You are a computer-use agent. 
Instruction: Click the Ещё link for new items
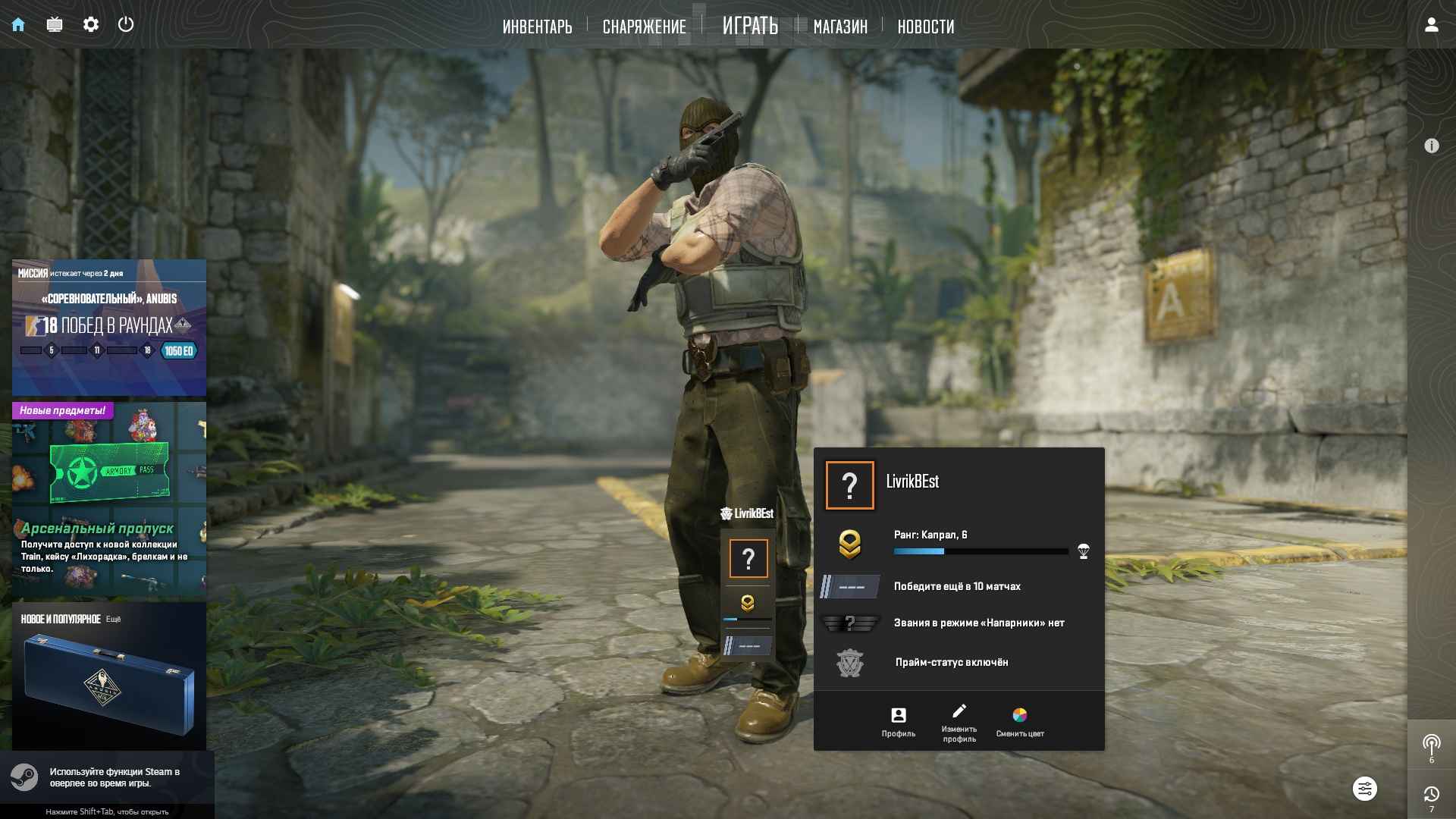click(113, 620)
